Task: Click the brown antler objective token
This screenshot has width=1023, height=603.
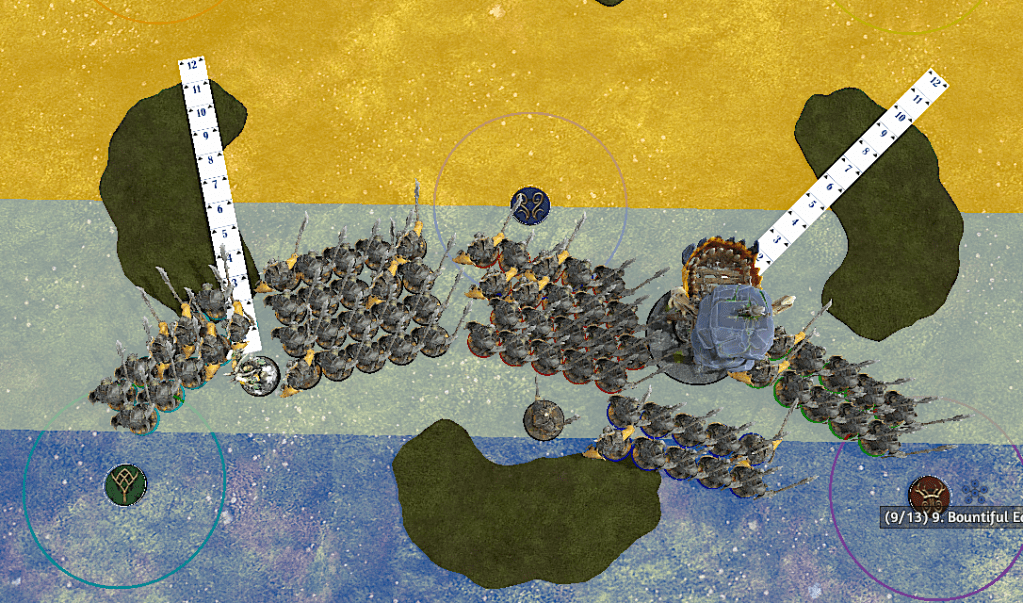Action: [x=928, y=494]
